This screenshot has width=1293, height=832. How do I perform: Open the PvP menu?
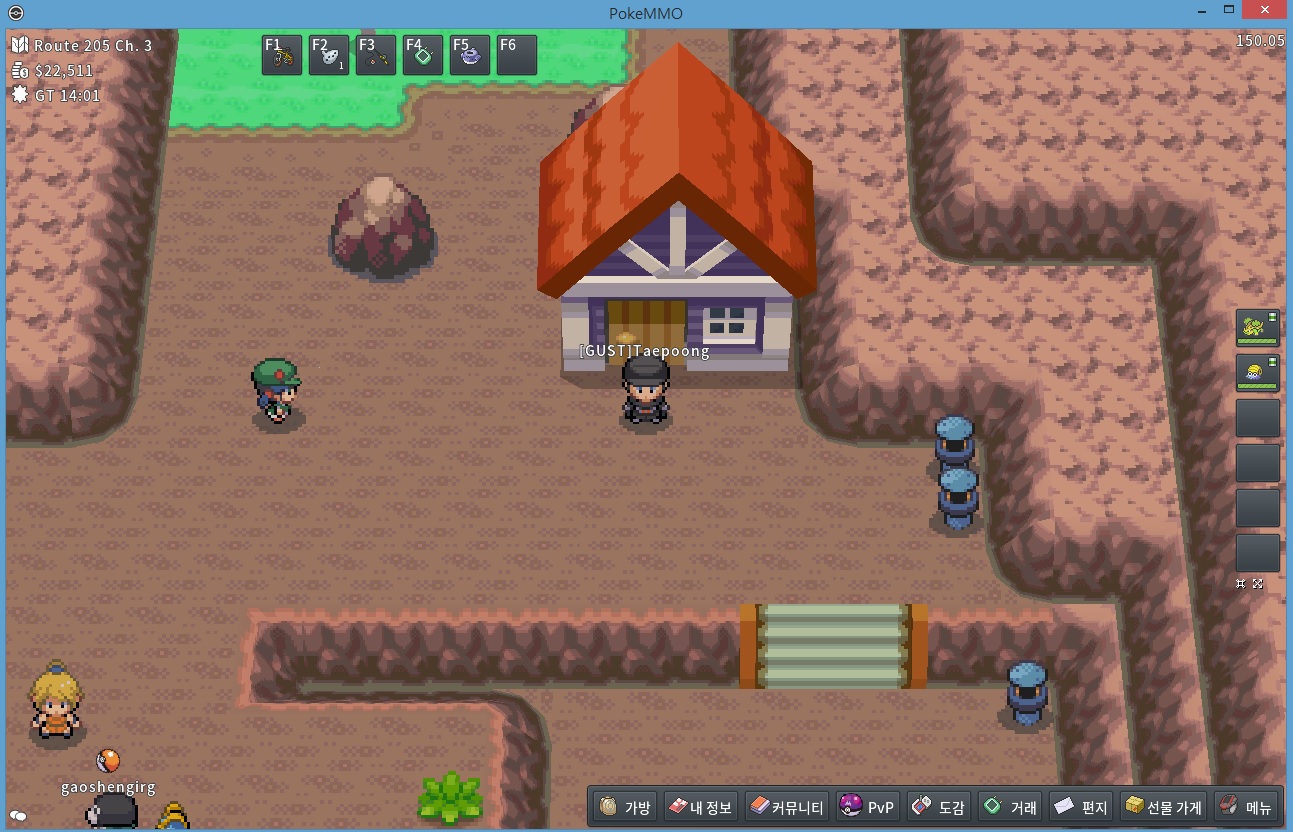pyautogui.click(x=868, y=806)
